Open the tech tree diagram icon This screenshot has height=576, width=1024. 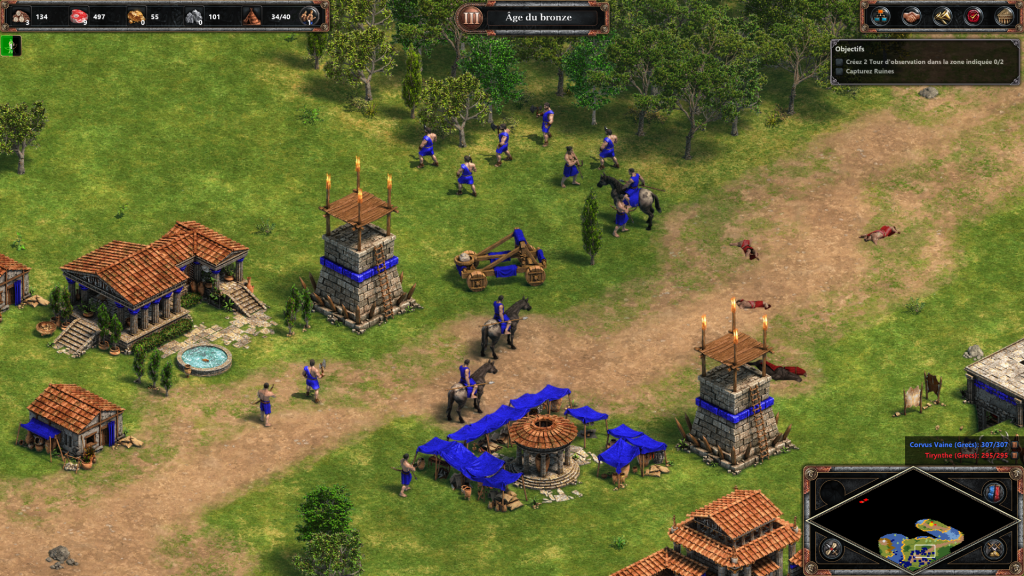[880, 16]
